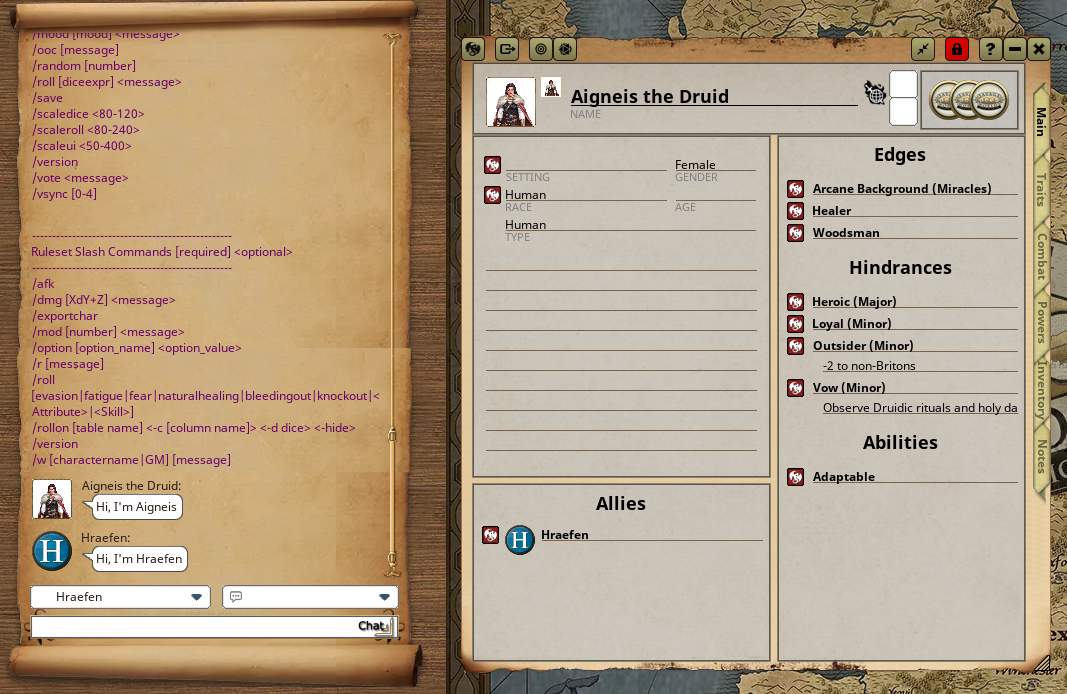Click the bennies token stack
The image size is (1067, 694).
(969, 100)
